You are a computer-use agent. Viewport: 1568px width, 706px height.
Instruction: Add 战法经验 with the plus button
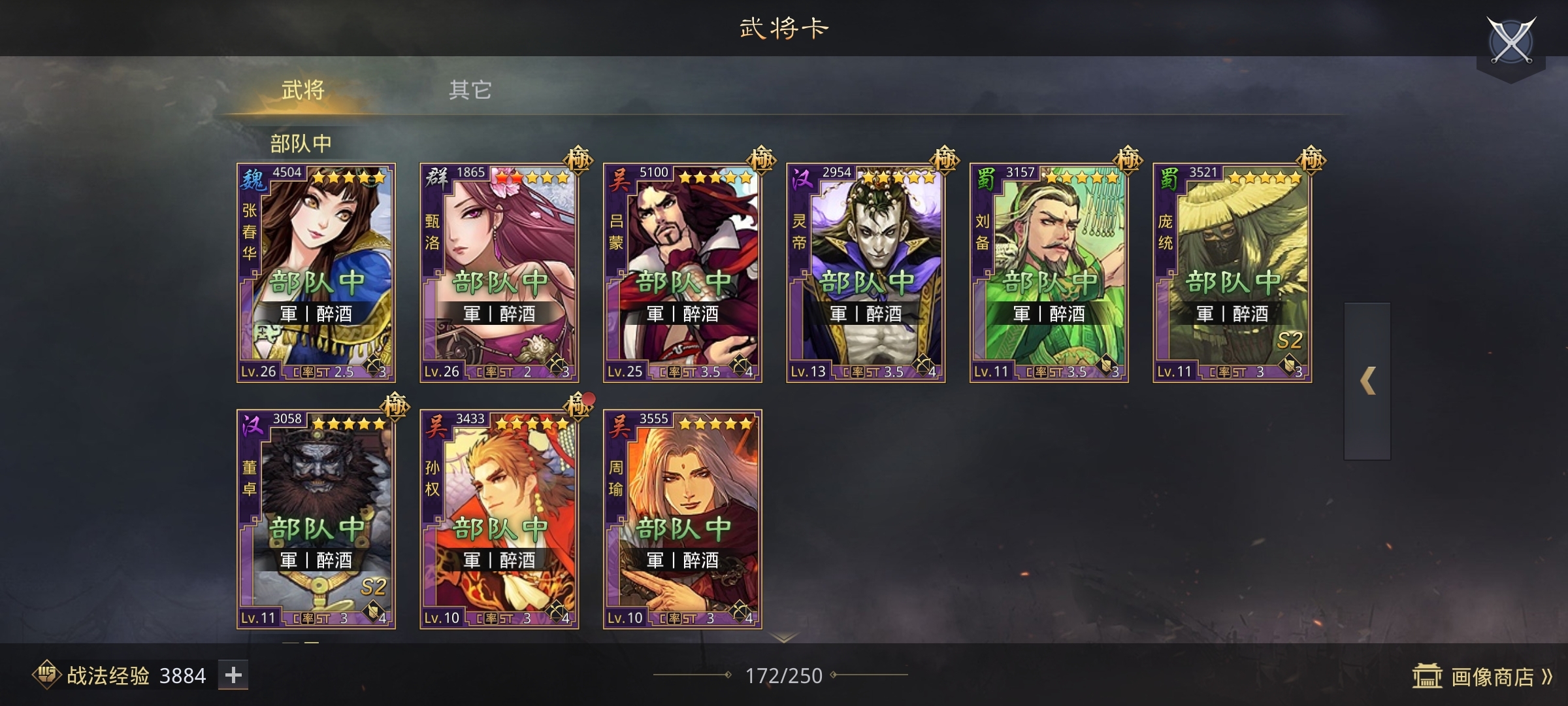pos(233,675)
